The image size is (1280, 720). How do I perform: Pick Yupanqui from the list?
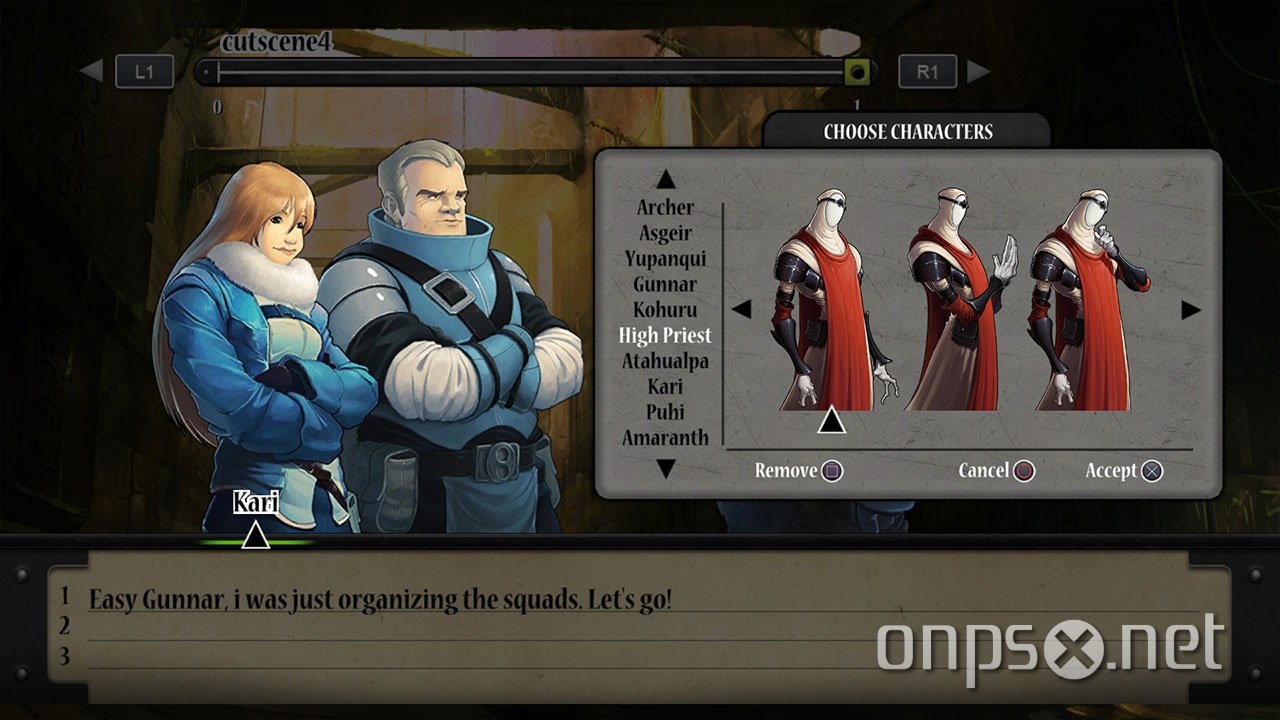(665, 259)
